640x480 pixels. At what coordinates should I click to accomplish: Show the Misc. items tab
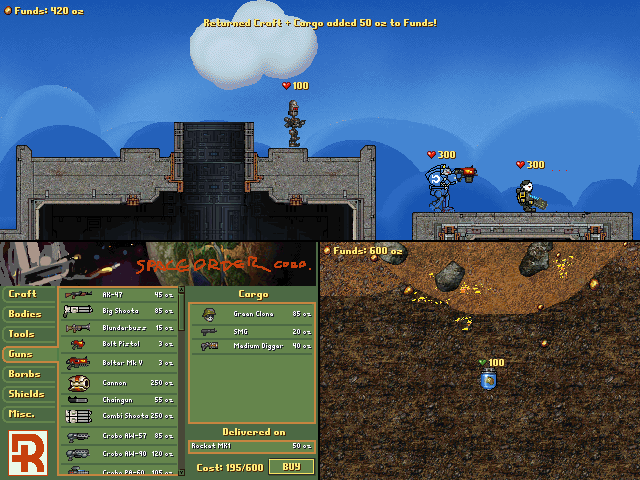pyautogui.click(x=29, y=414)
